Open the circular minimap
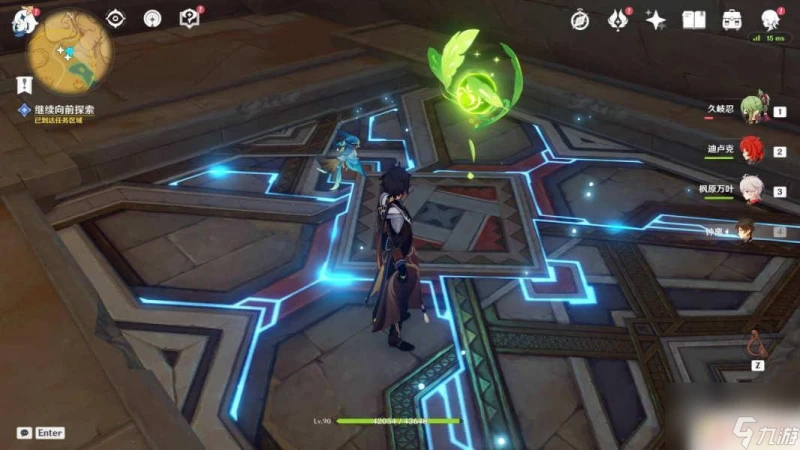Image resolution: width=800 pixels, height=450 pixels. click(71, 50)
